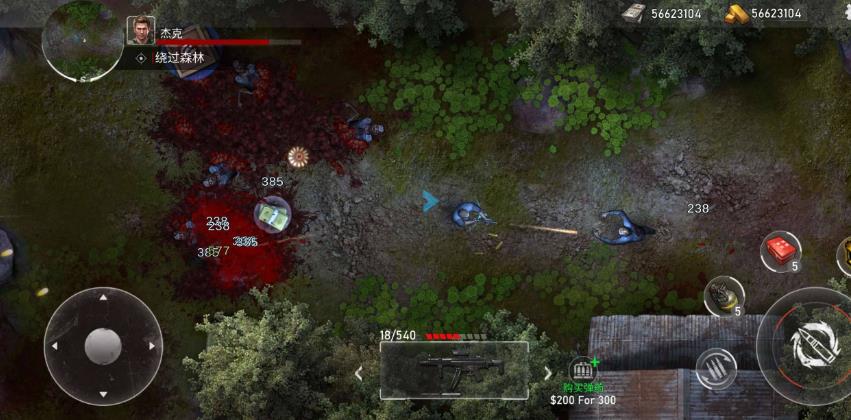This screenshot has height=420, width=851.
Task: Switch to the next weapon arrow
Action: point(547,373)
